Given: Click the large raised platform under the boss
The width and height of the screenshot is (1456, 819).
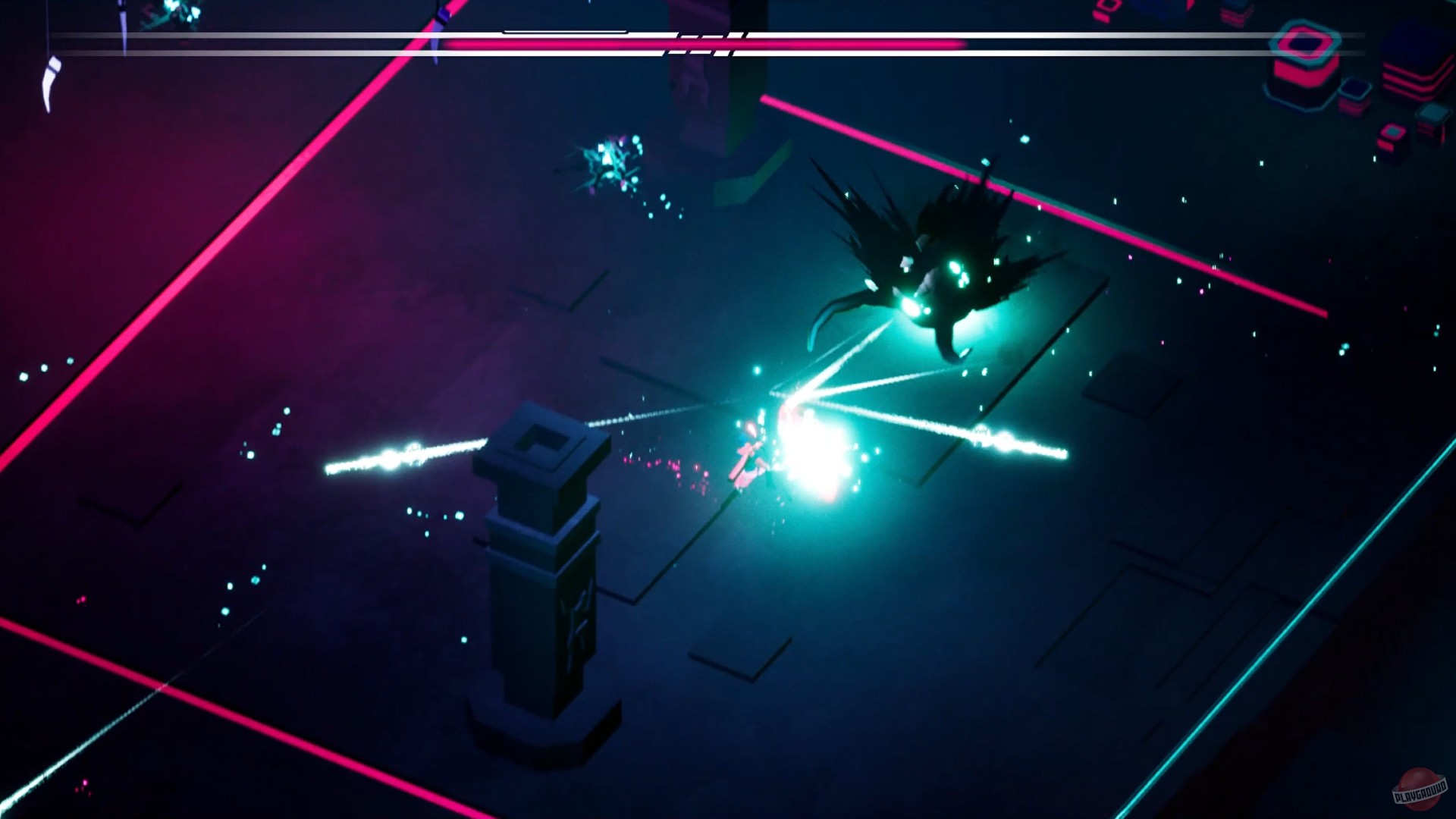Looking at the screenshot, I should [971, 356].
